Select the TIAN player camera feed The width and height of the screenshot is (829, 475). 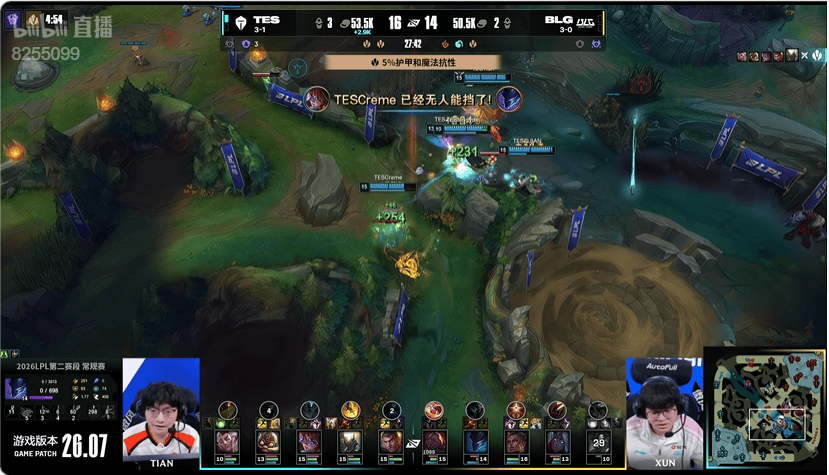click(x=161, y=405)
